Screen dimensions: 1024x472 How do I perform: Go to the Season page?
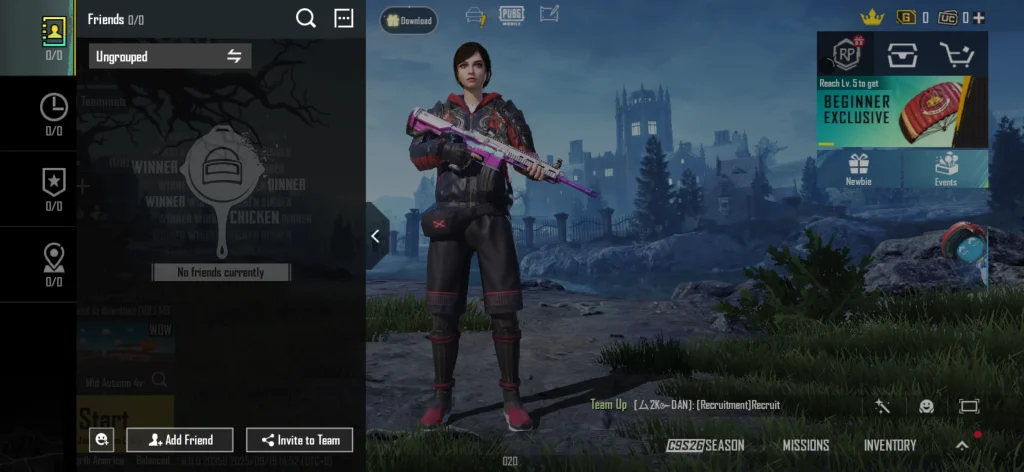pyautogui.click(x=706, y=445)
